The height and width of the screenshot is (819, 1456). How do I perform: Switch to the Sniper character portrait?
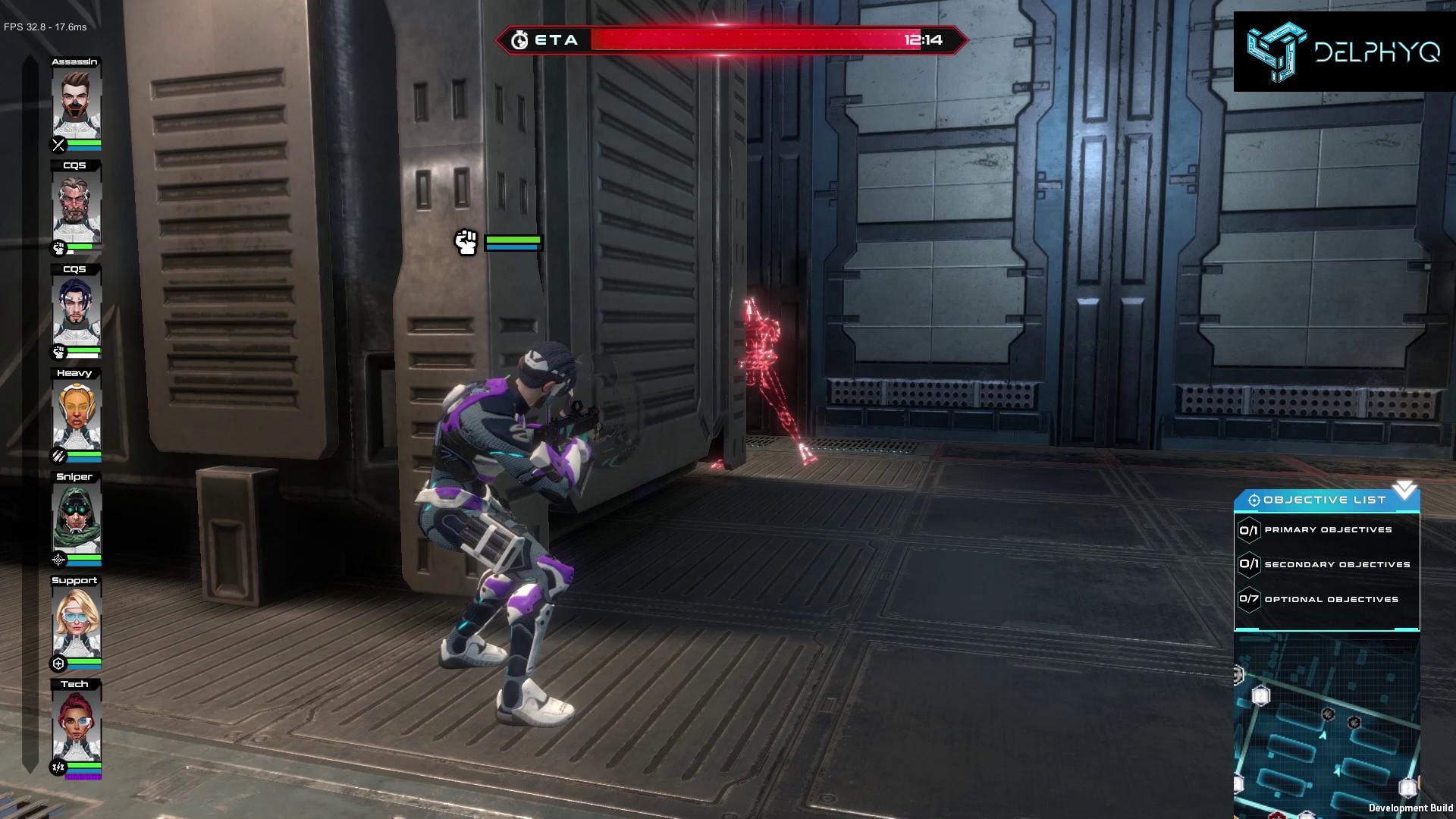tap(76, 519)
